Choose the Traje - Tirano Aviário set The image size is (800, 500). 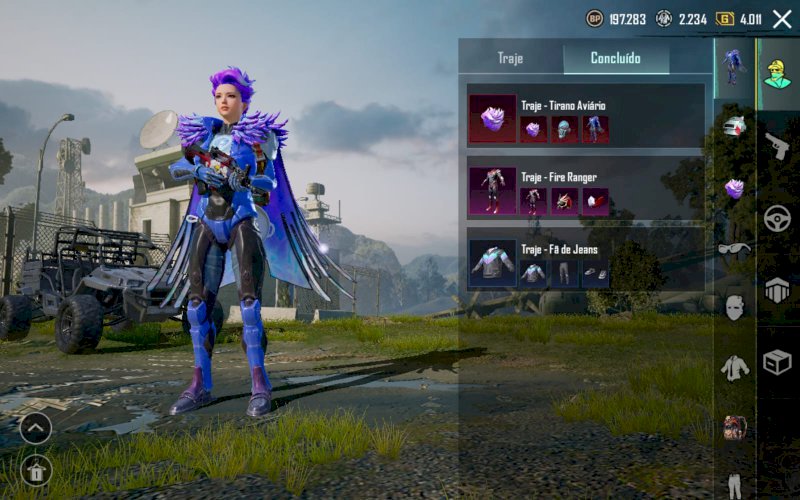point(585,118)
